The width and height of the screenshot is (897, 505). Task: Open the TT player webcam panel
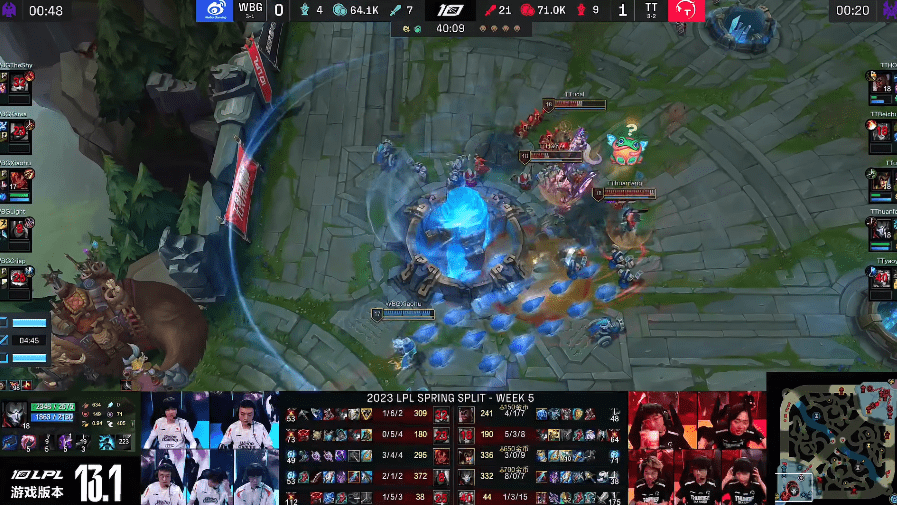click(x=696, y=448)
